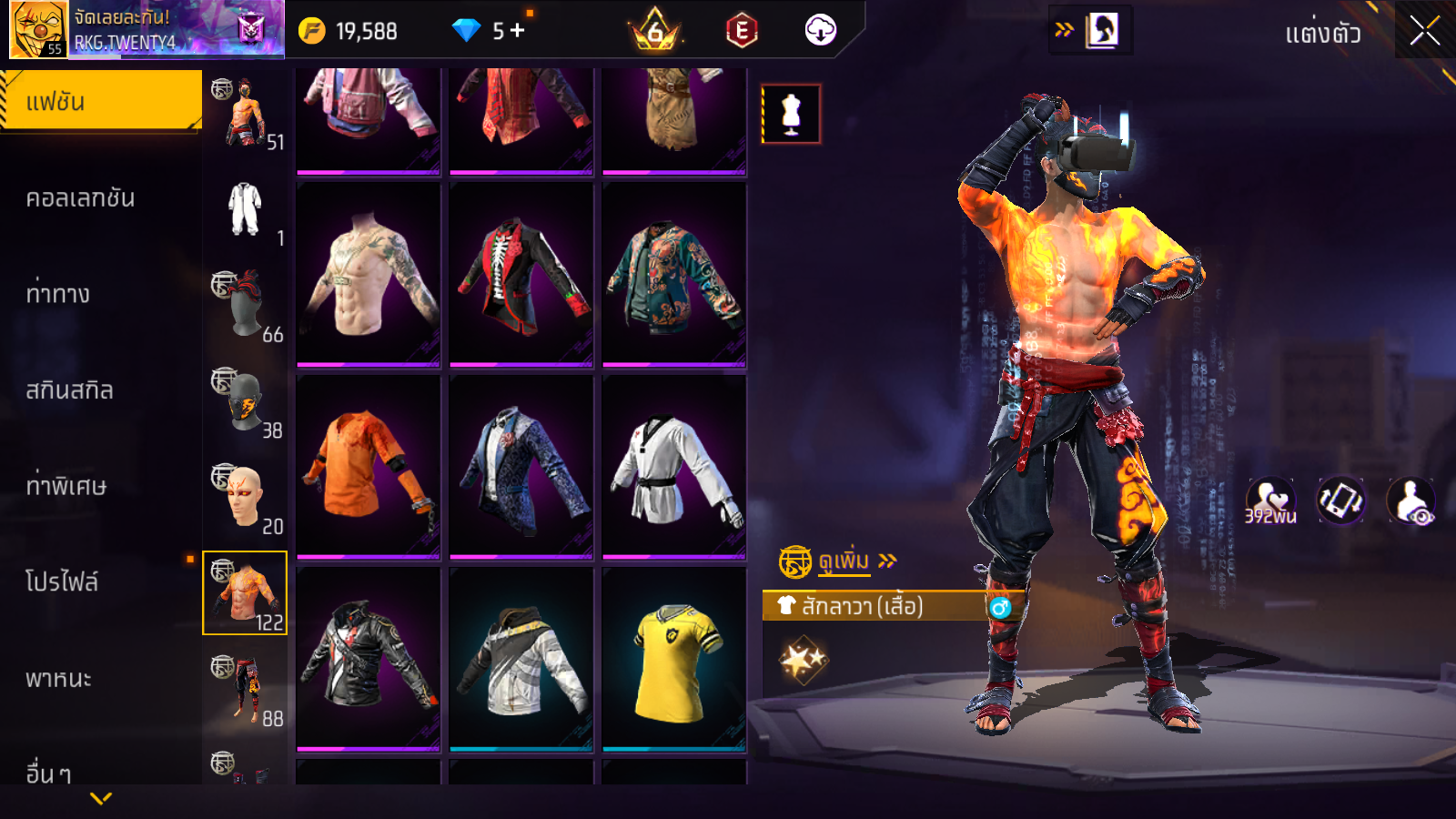Screen dimensions: 1456x819
Task: Add diamonds with the plus button
Action: (518, 31)
